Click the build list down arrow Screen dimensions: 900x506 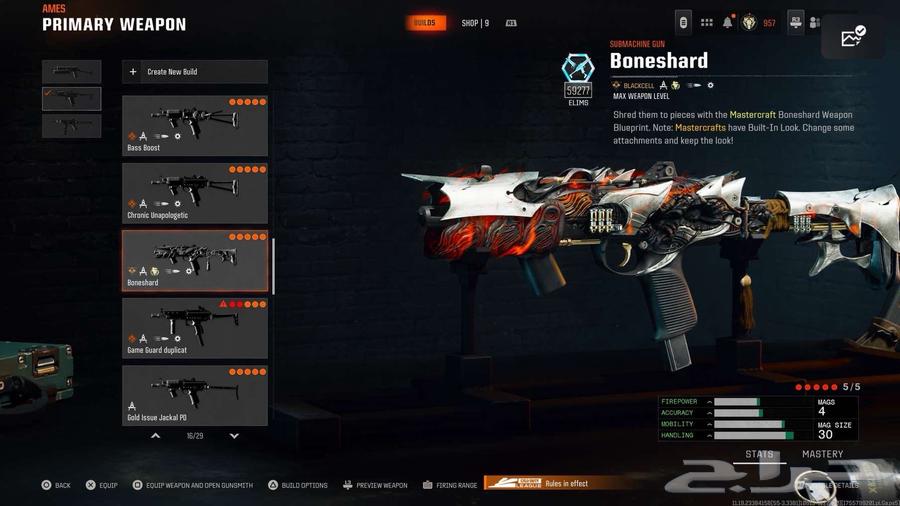coord(234,436)
